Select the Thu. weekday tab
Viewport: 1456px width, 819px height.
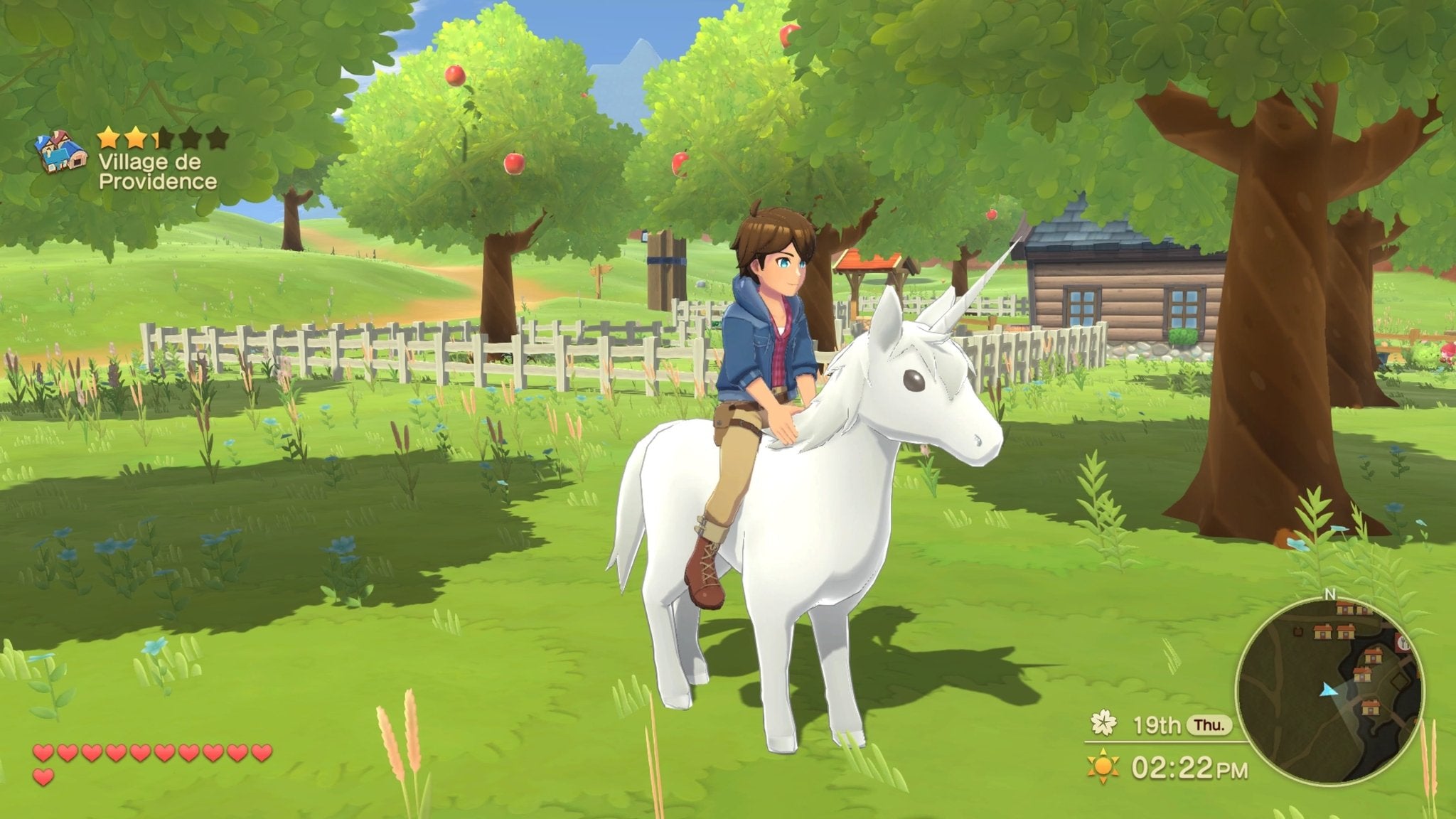click(x=1210, y=726)
